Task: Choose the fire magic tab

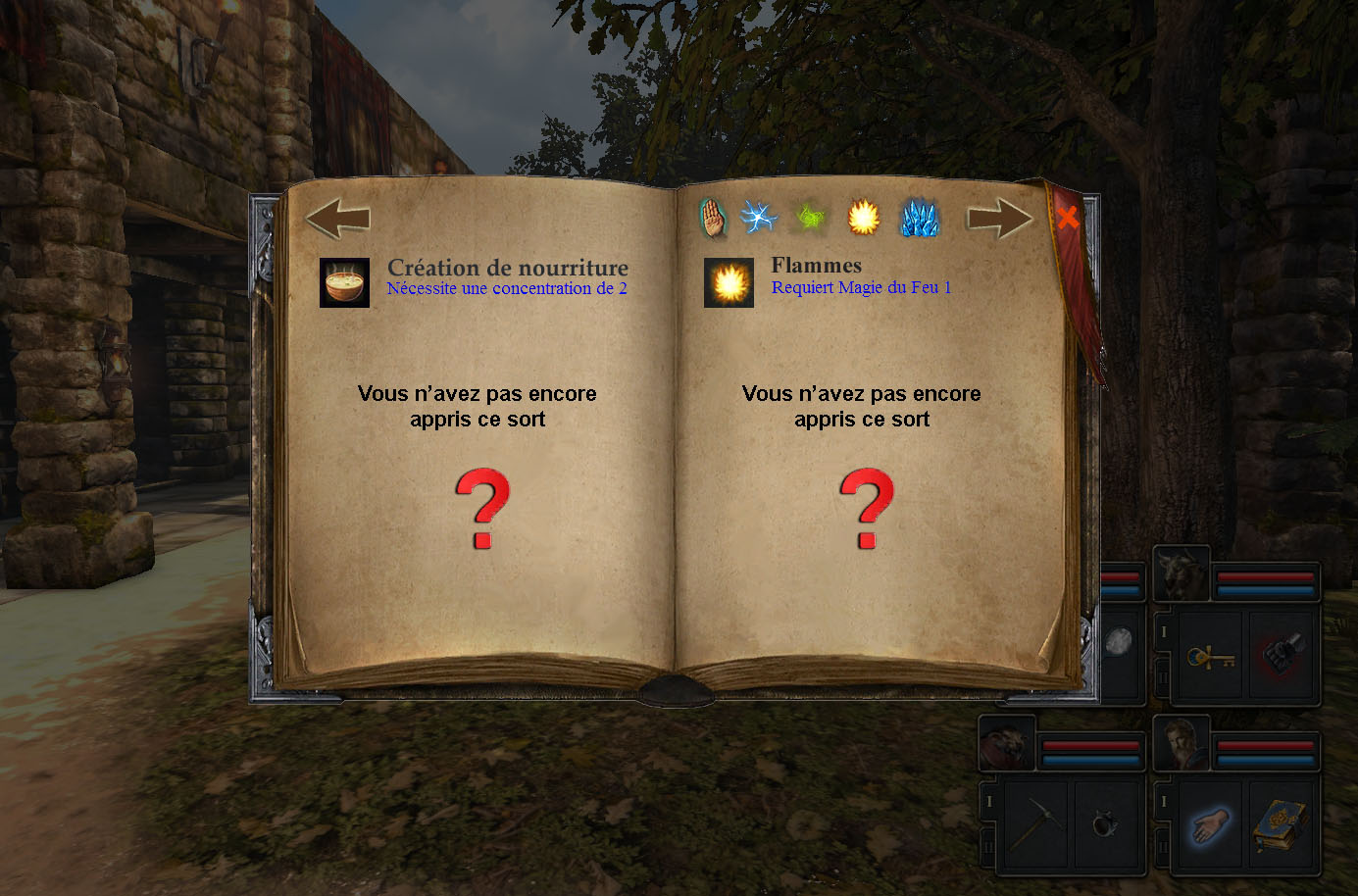Action: pyautogui.click(x=863, y=218)
